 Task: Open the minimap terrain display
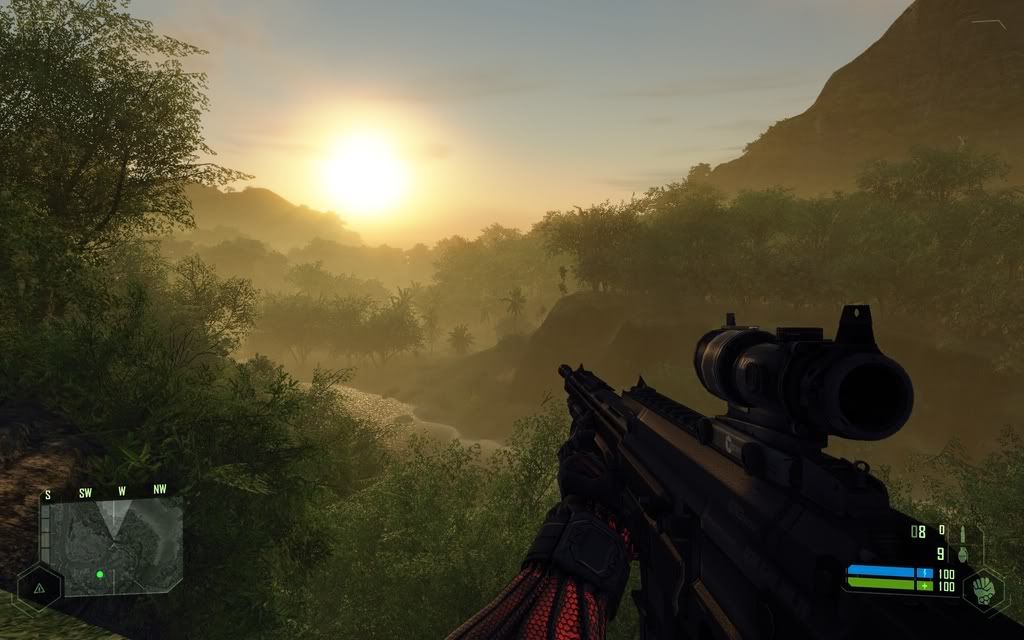click(x=112, y=542)
